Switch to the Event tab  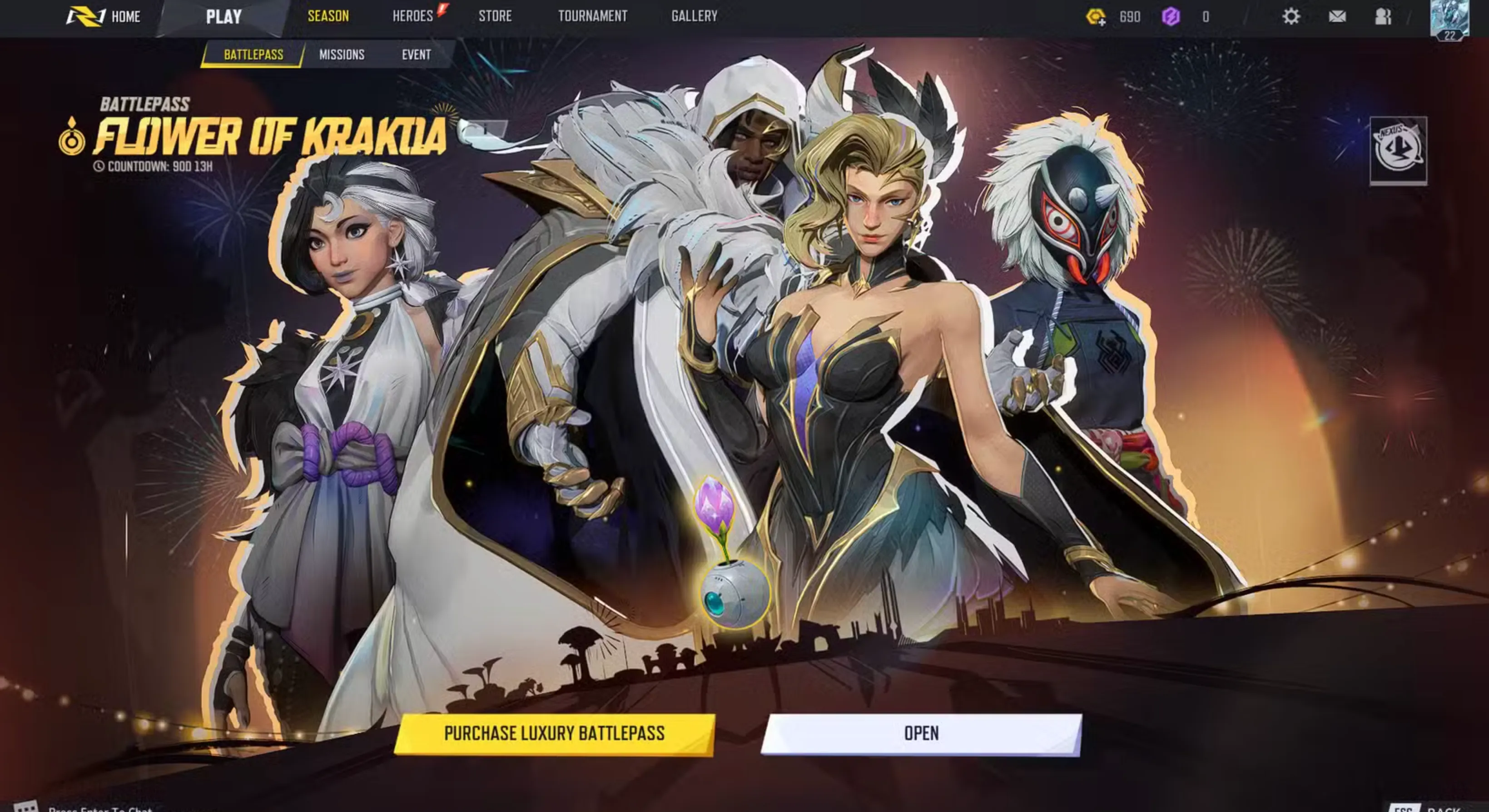(416, 54)
